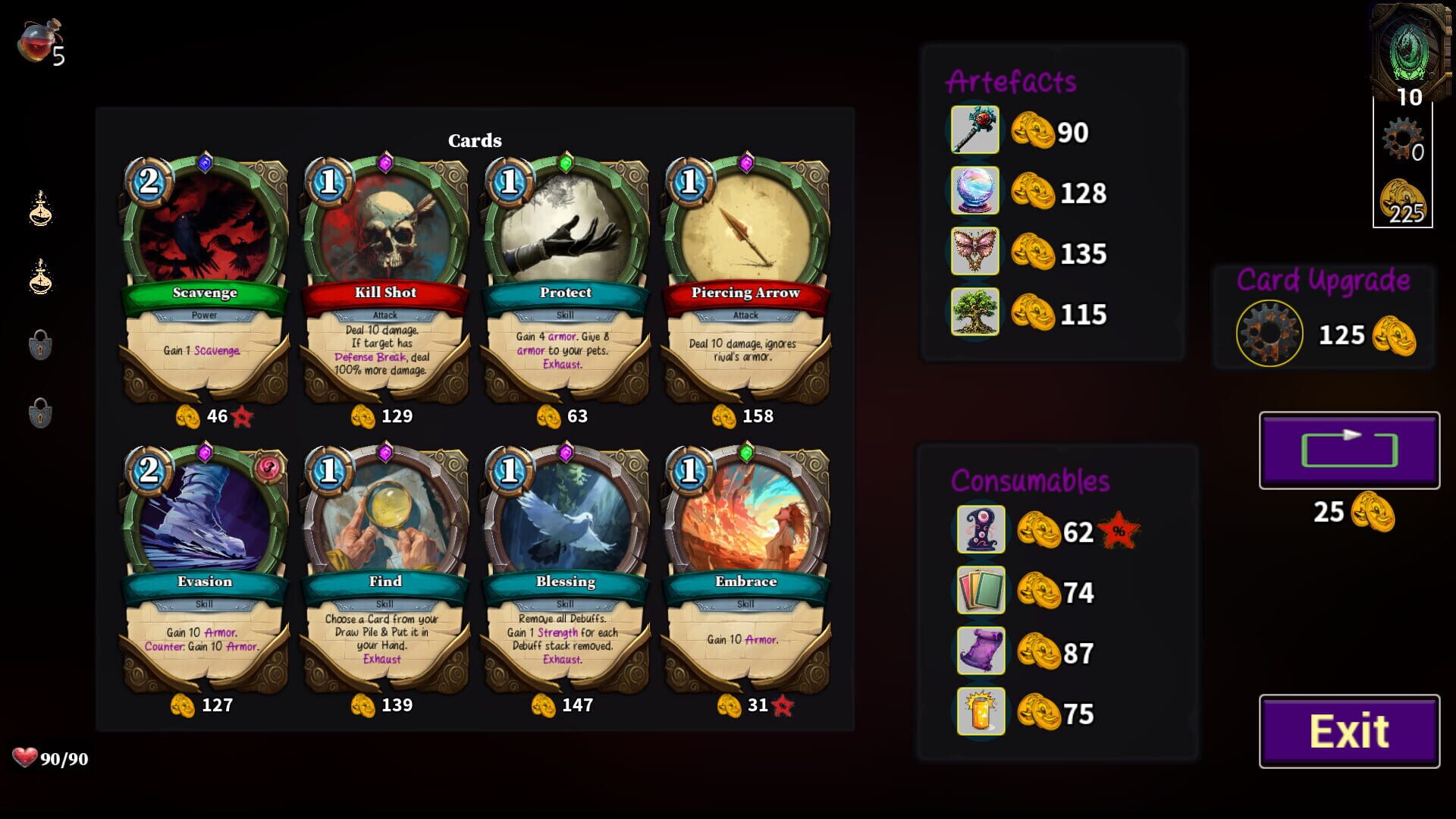Grab the glowing jar consumable costing 75

click(x=981, y=711)
